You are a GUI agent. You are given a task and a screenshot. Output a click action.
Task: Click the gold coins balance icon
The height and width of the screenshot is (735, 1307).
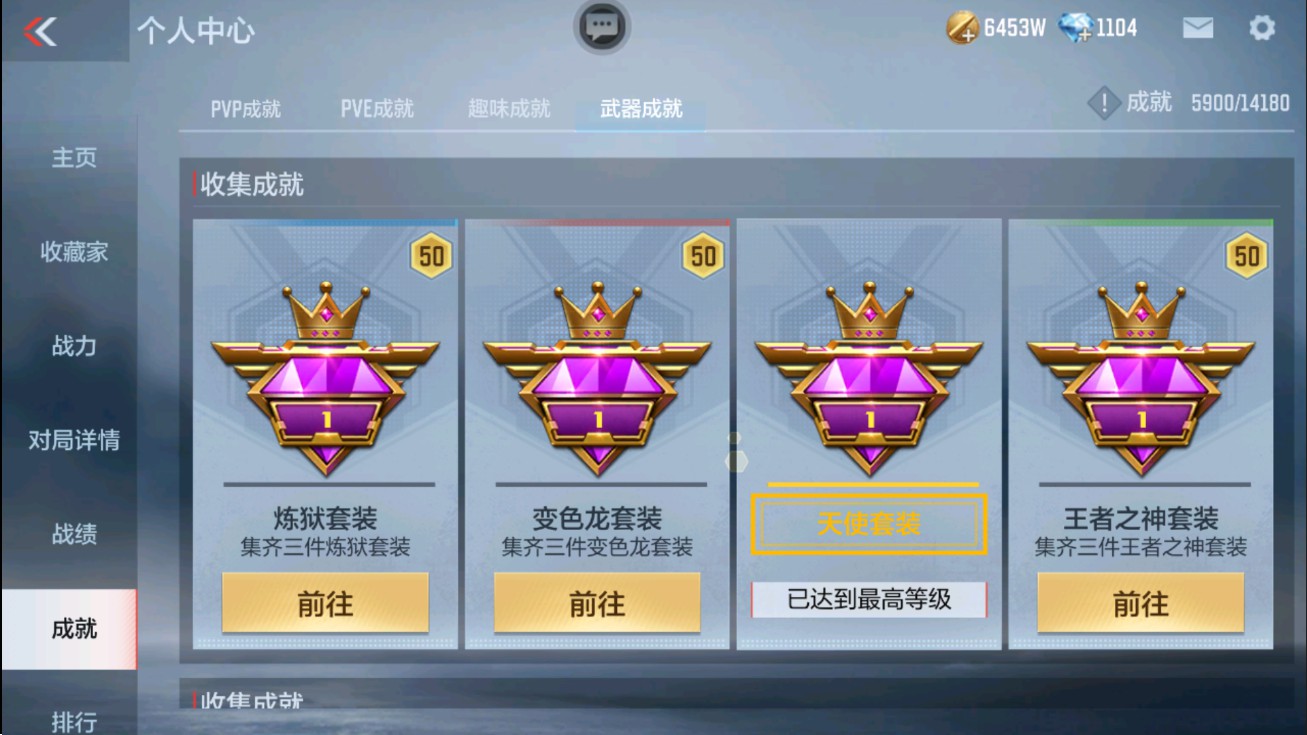pyautogui.click(x=961, y=28)
